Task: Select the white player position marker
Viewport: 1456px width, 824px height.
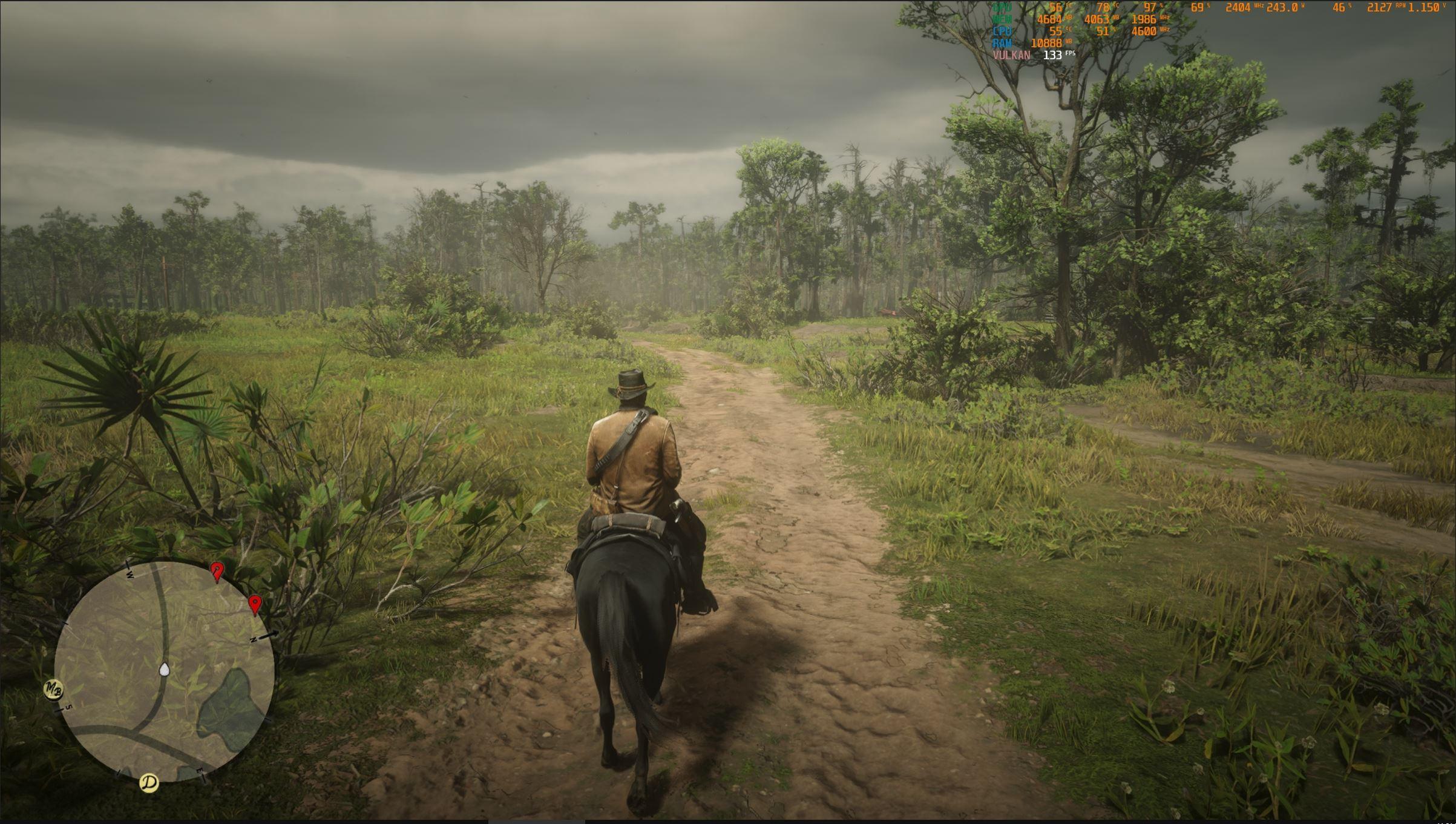Action: point(163,669)
